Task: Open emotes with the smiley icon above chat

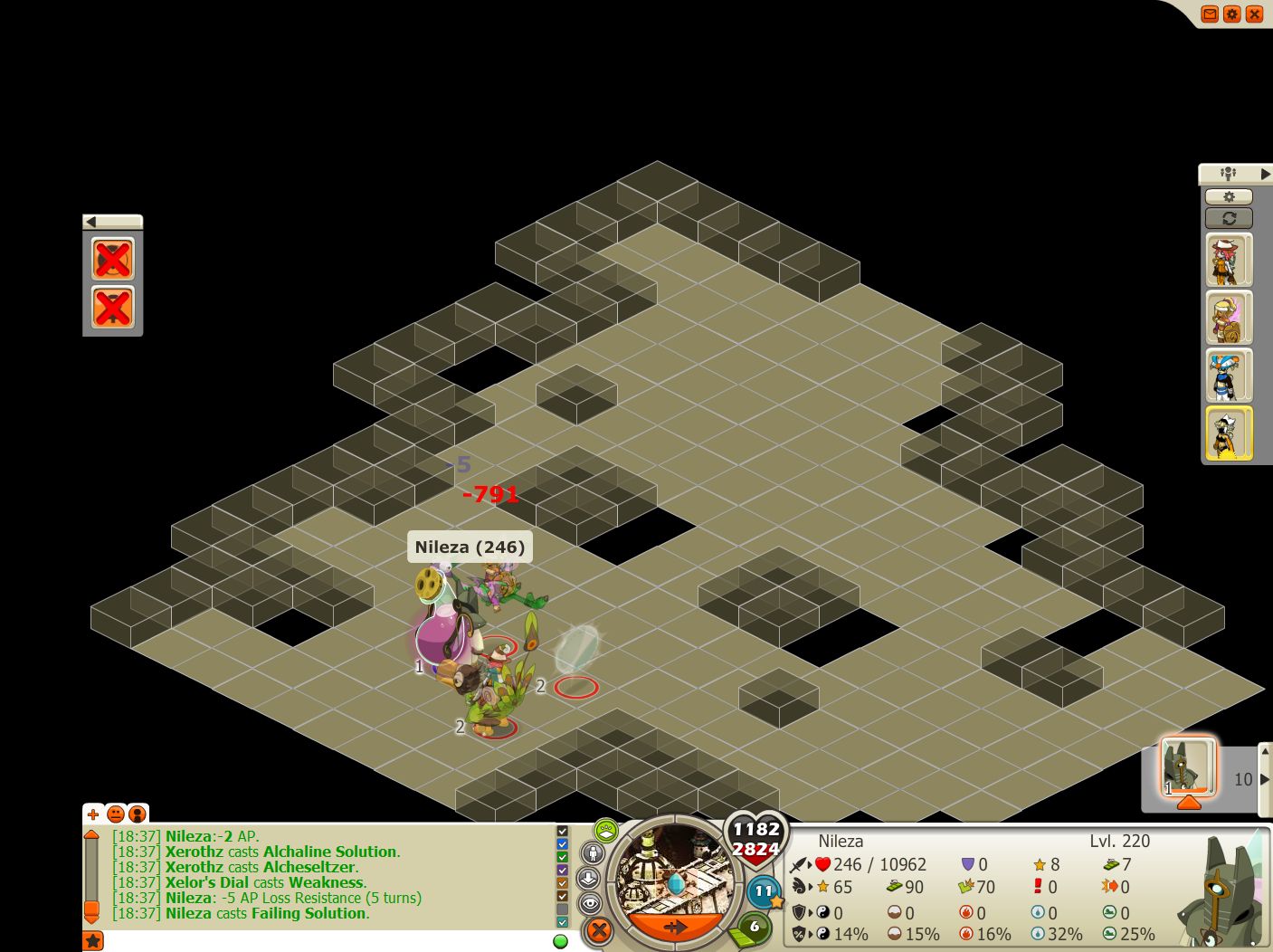Action: [116, 814]
